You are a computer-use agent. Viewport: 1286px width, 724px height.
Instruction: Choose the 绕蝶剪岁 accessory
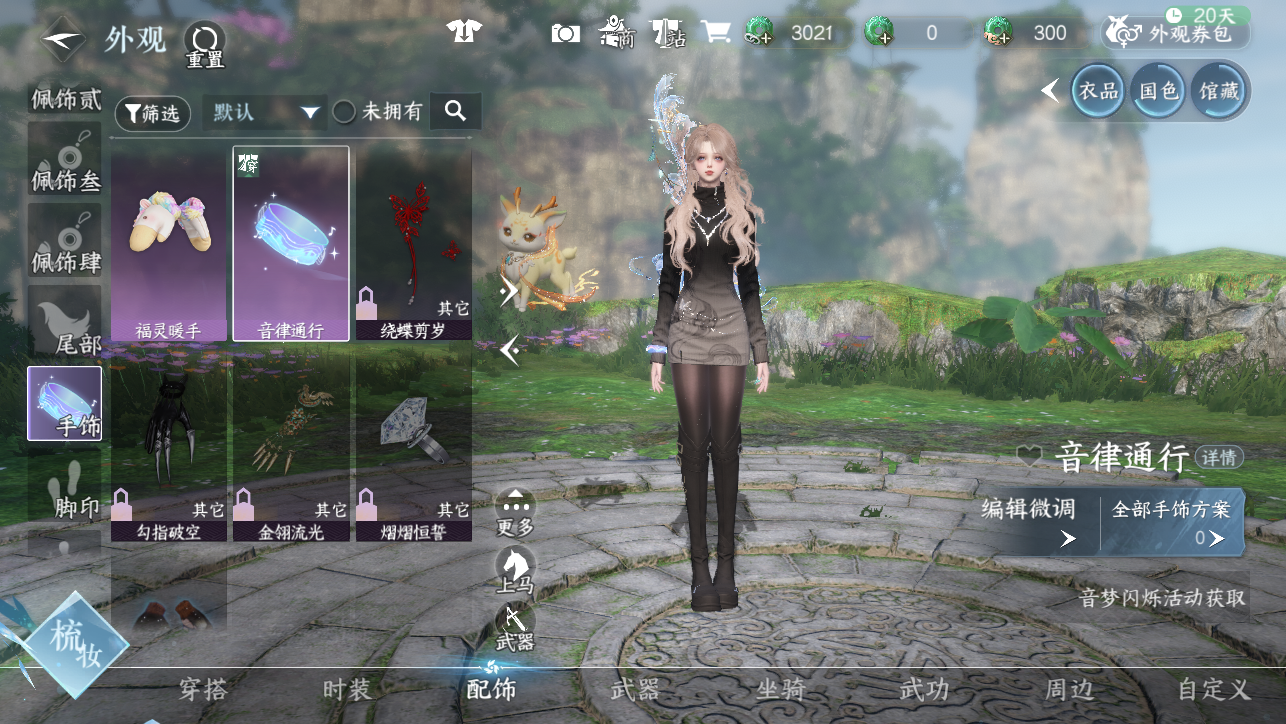click(413, 245)
